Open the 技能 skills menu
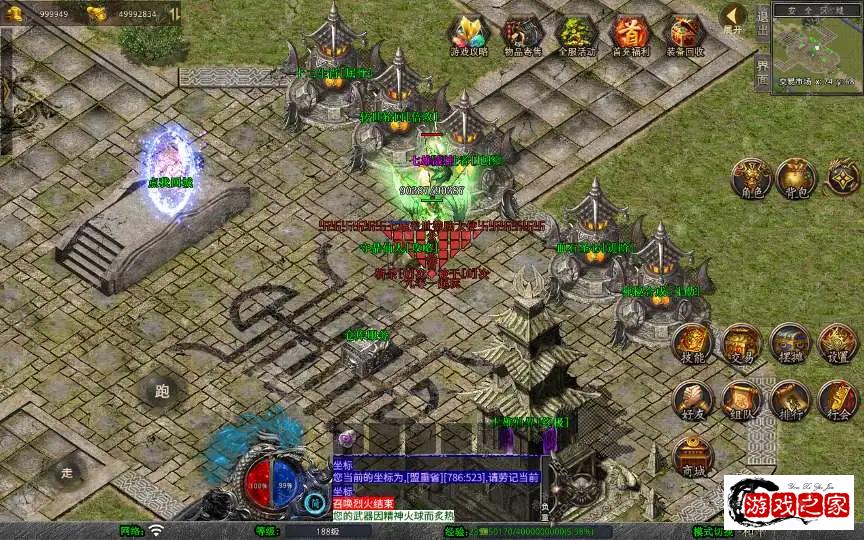The image size is (864, 540). click(692, 343)
